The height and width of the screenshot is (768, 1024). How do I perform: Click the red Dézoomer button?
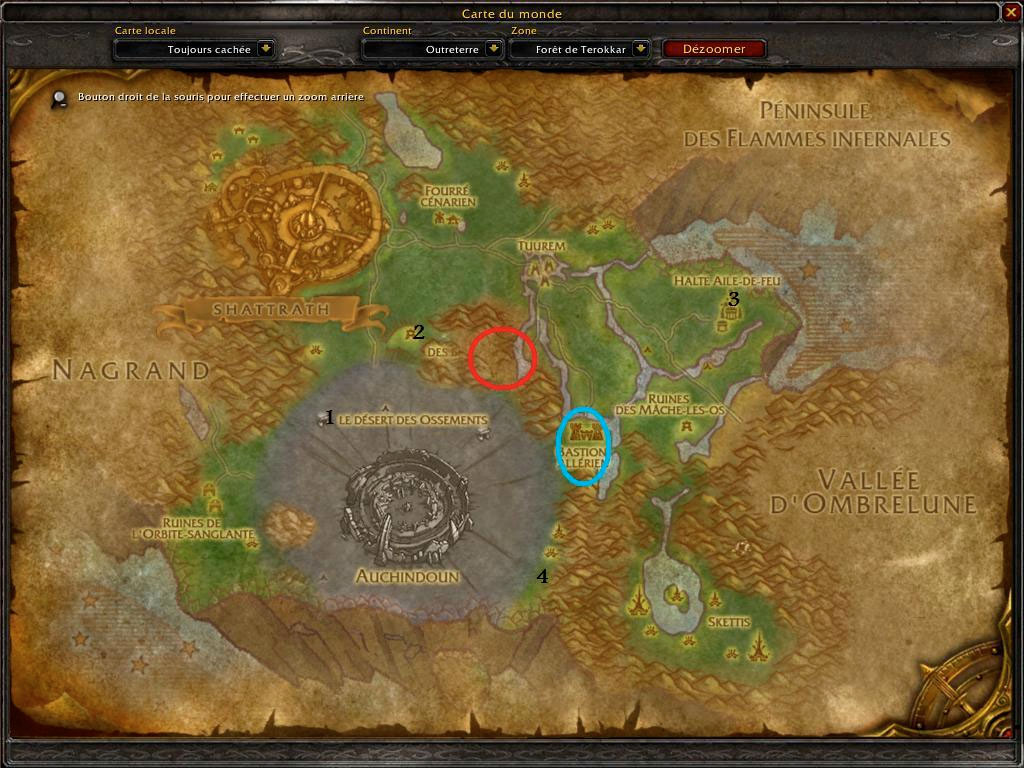pos(715,48)
